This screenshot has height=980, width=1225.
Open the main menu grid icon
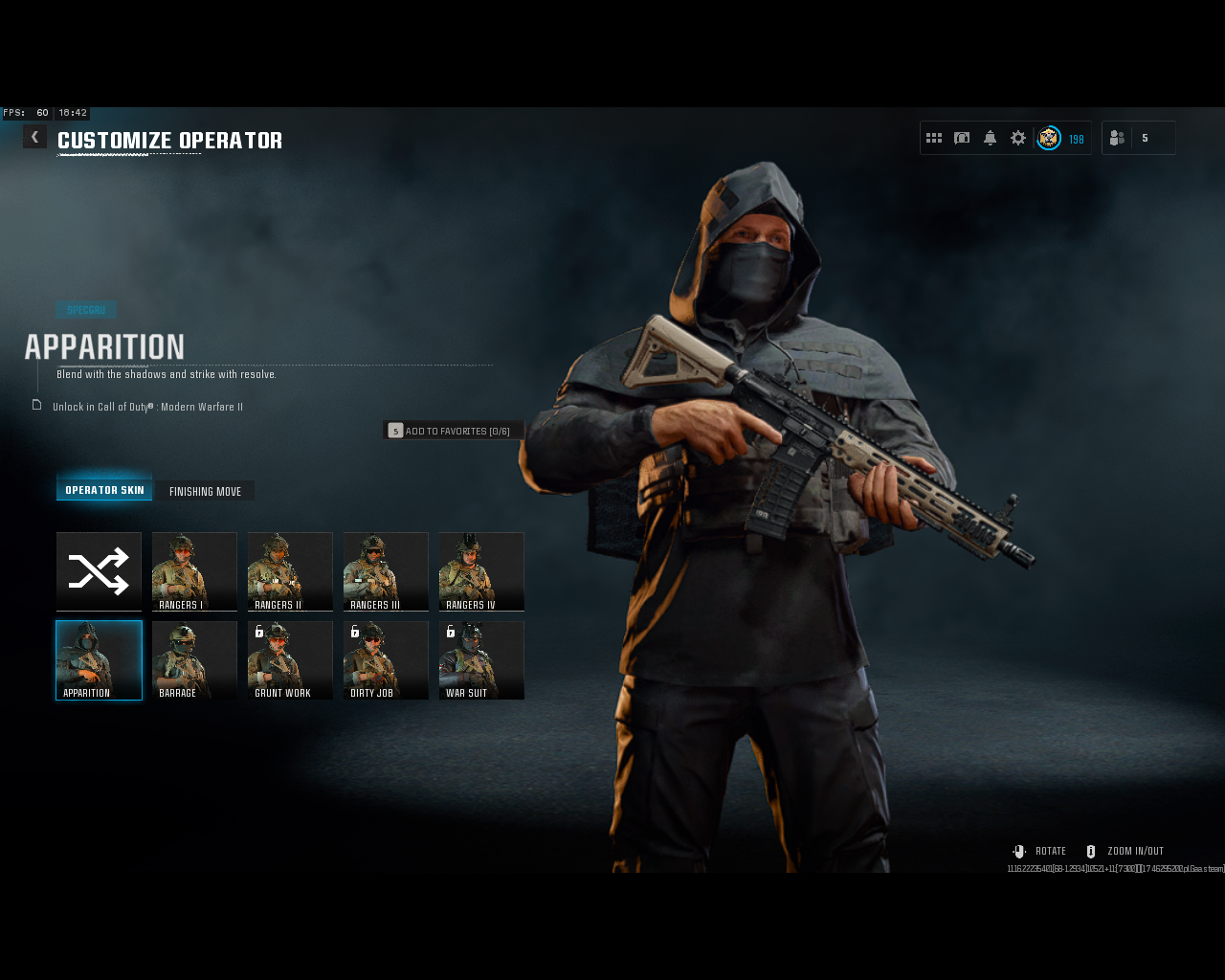[x=933, y=137]
